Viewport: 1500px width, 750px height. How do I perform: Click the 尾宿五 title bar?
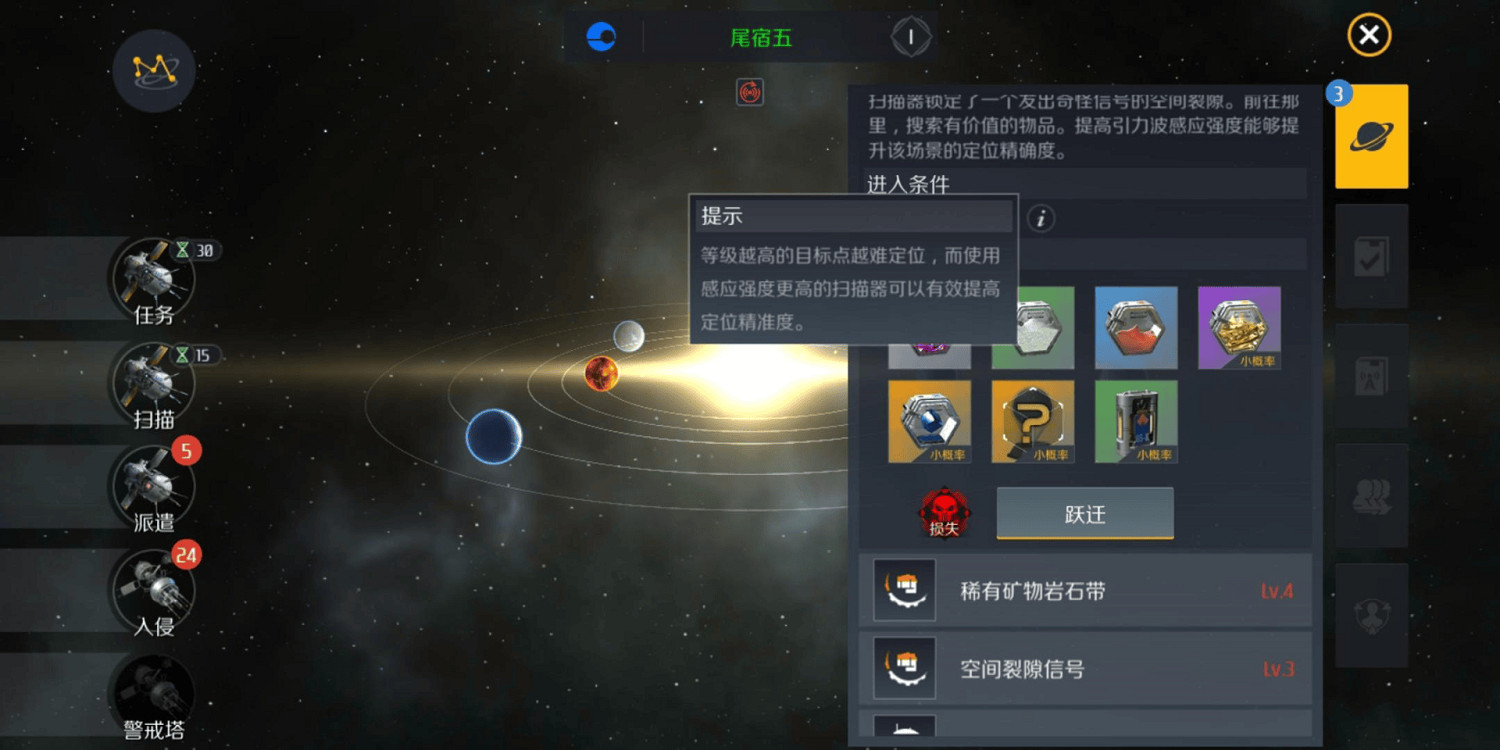click(760, 38)
